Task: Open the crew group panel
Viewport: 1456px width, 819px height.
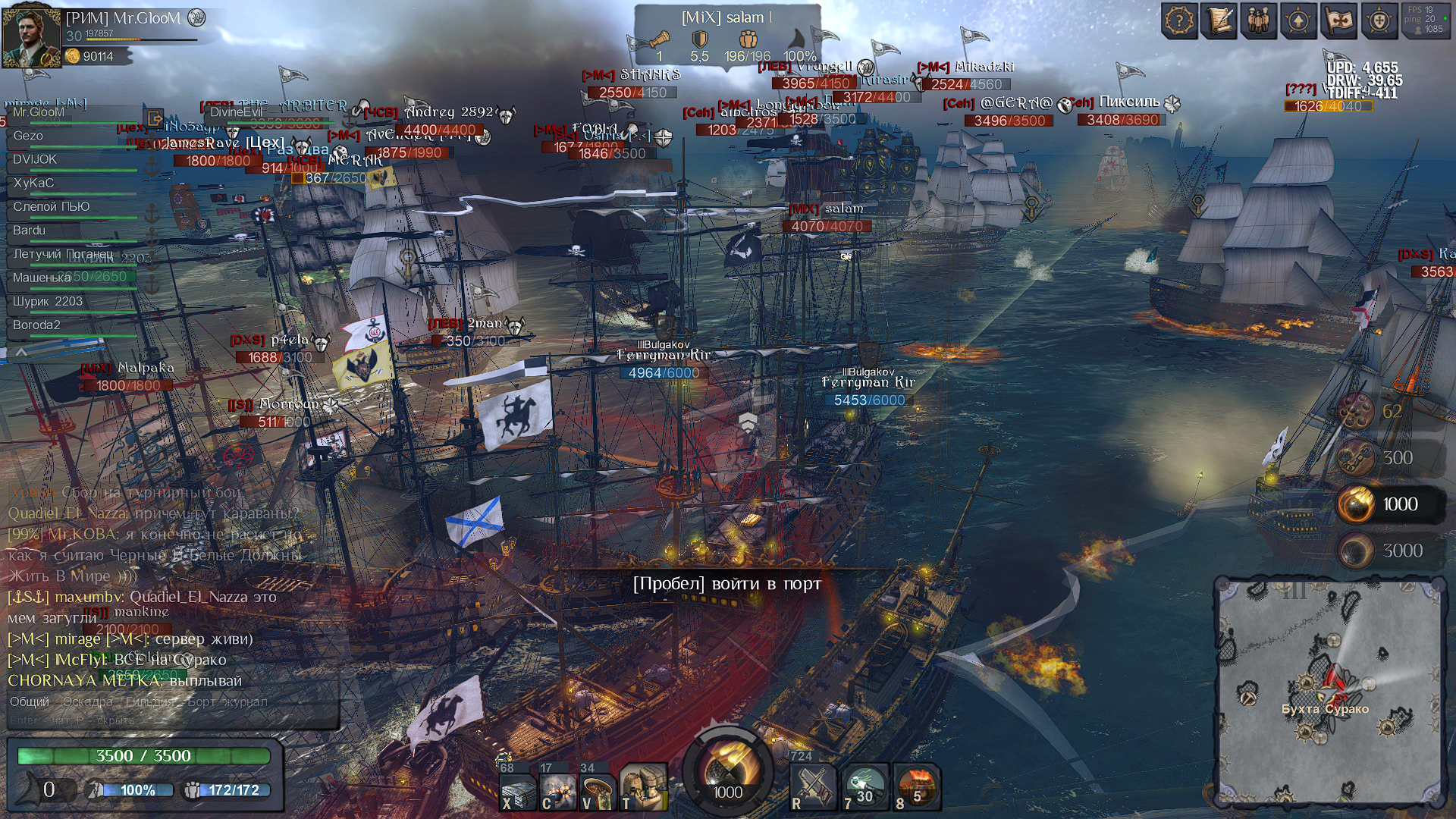Action: click(x=1259, y=20)
